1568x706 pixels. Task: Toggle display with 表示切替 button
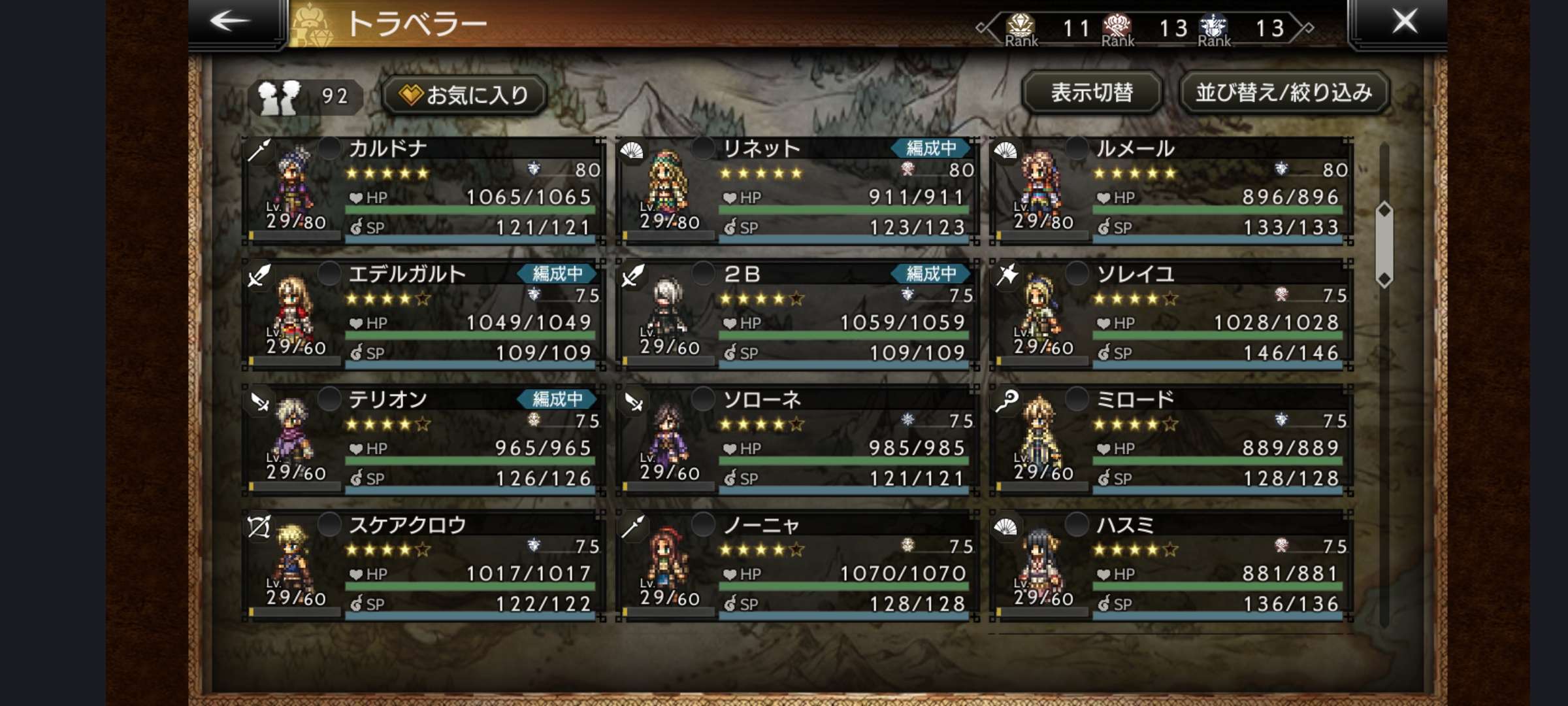(1091, 93)
